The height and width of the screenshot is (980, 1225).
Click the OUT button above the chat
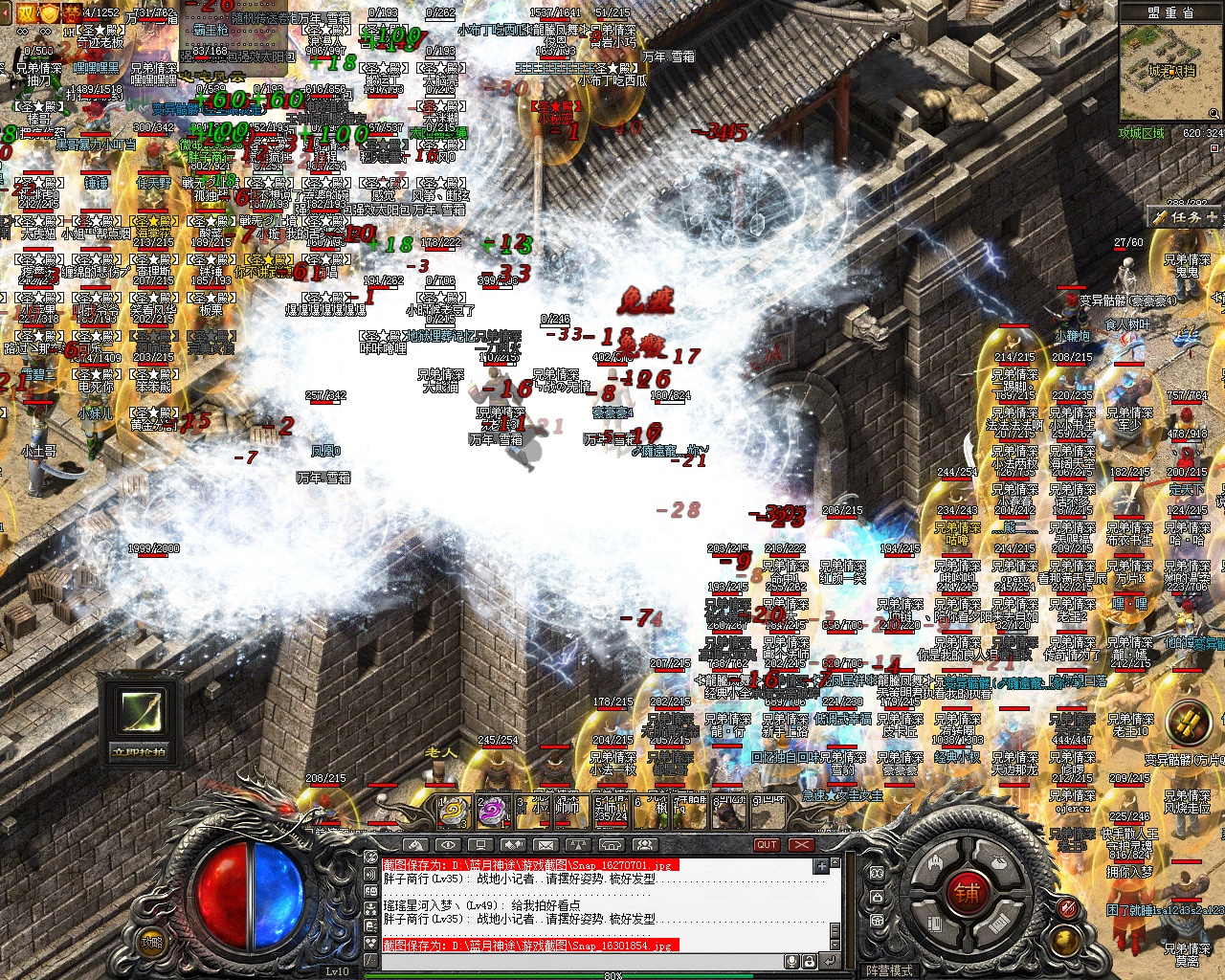(x=767, y=845)
